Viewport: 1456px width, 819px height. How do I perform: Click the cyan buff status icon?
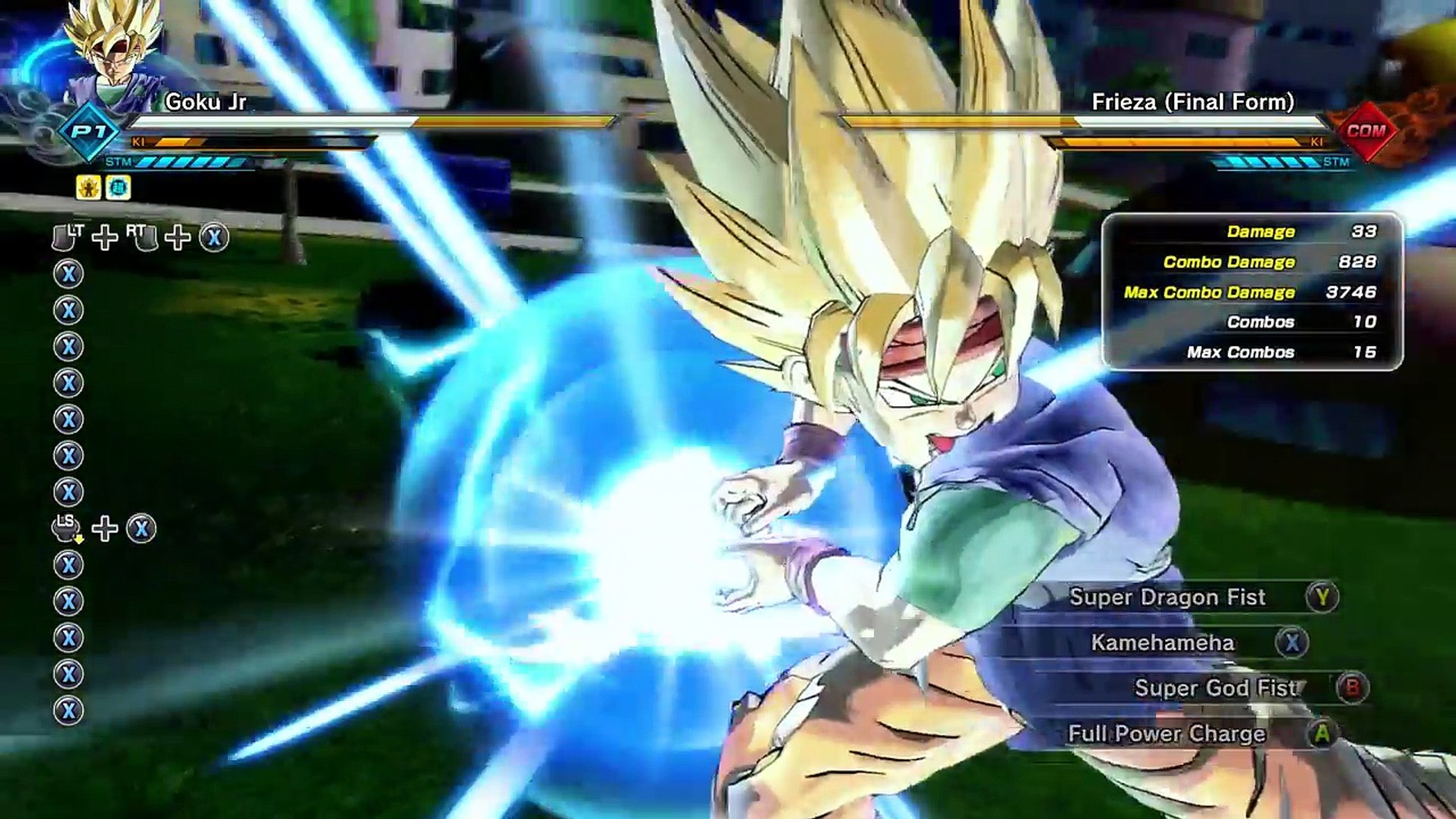[x=118, y=187]
